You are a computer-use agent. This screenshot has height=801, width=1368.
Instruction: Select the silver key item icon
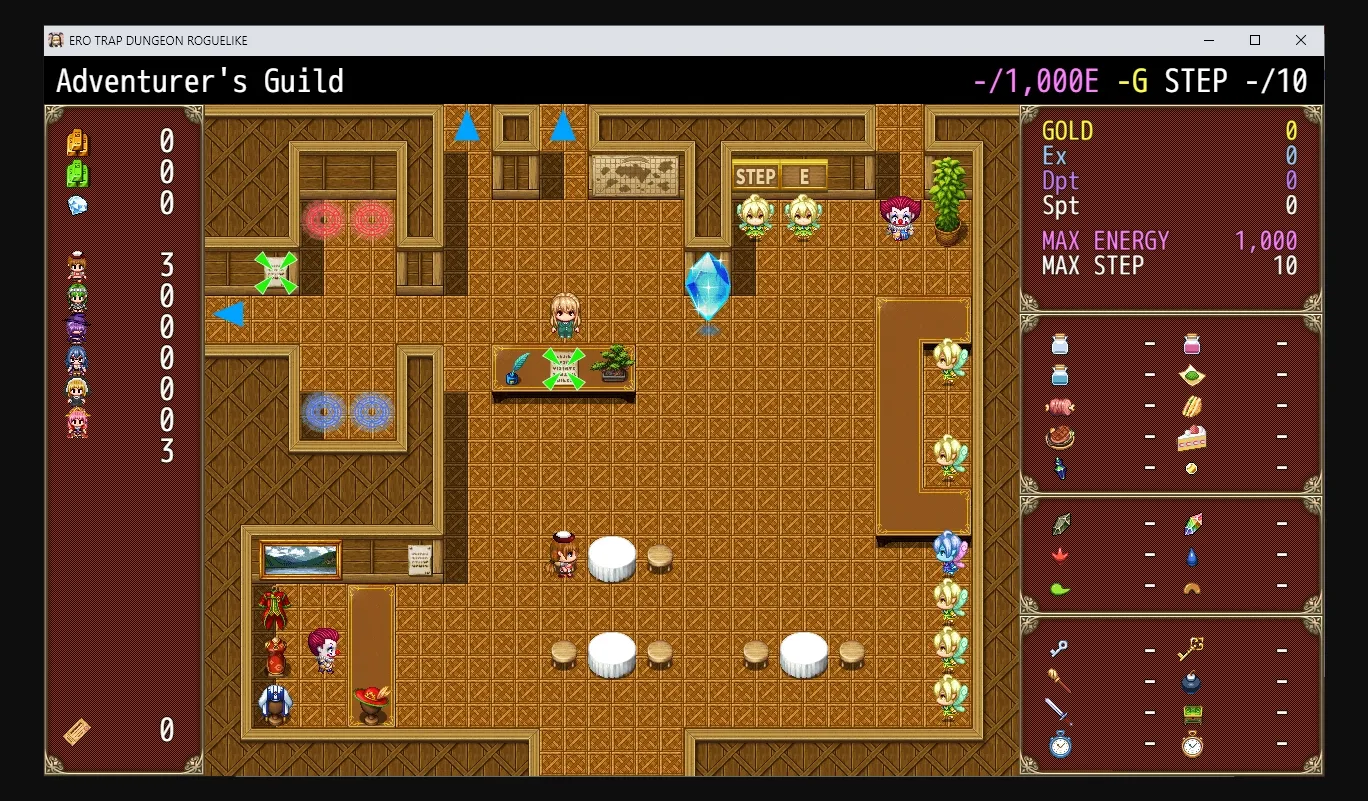pos(1058,649)
